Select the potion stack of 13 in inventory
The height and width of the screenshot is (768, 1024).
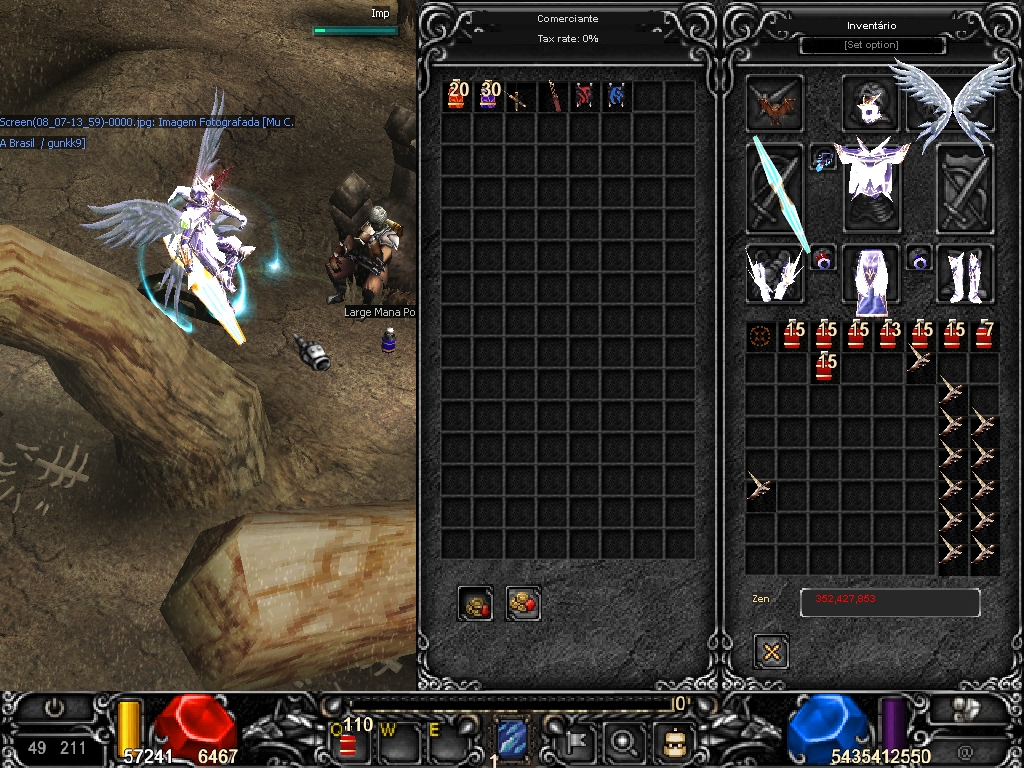888,336
